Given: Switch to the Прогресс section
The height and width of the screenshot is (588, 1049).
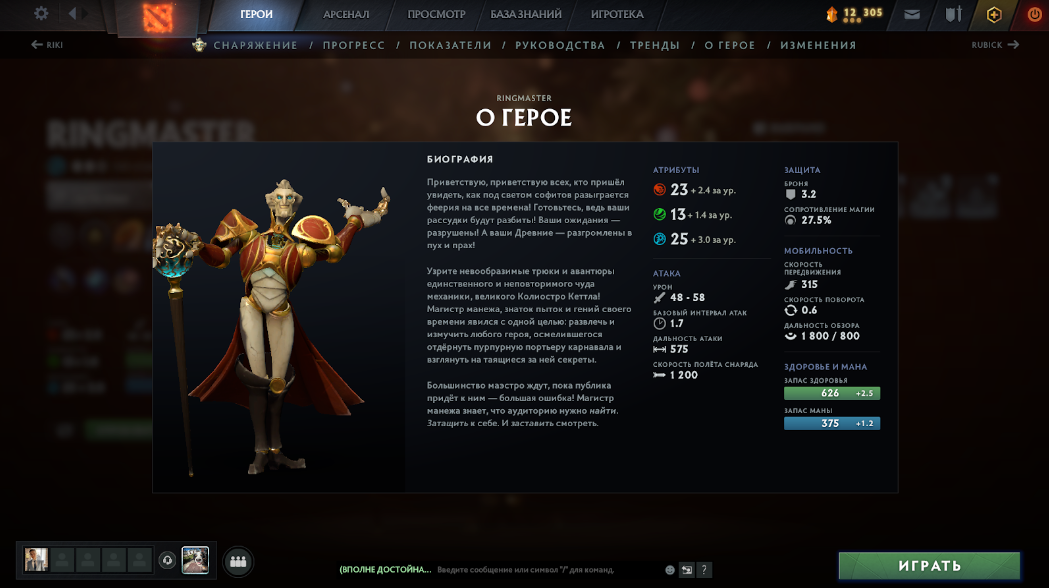Looking at the screenshot, I should [353, 45].
